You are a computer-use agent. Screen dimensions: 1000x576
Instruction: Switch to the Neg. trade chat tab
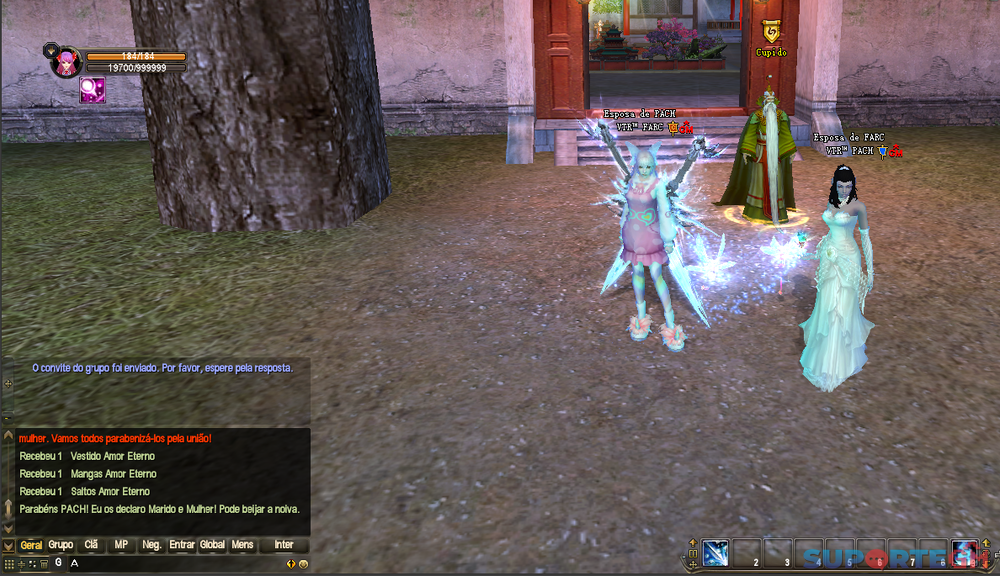coord(152,545)
